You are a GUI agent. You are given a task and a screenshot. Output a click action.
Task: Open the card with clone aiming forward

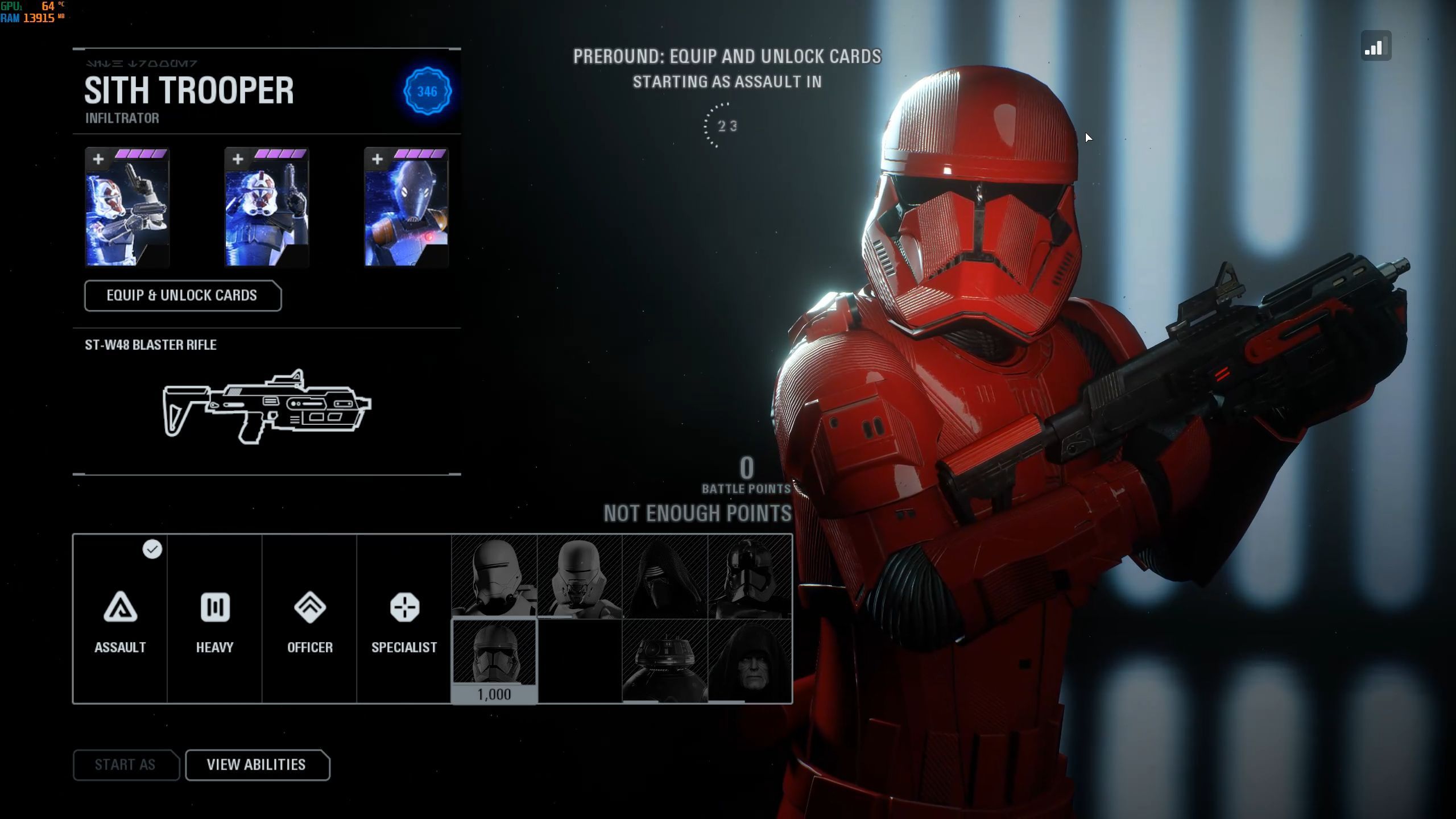click(x=127, y=208)
